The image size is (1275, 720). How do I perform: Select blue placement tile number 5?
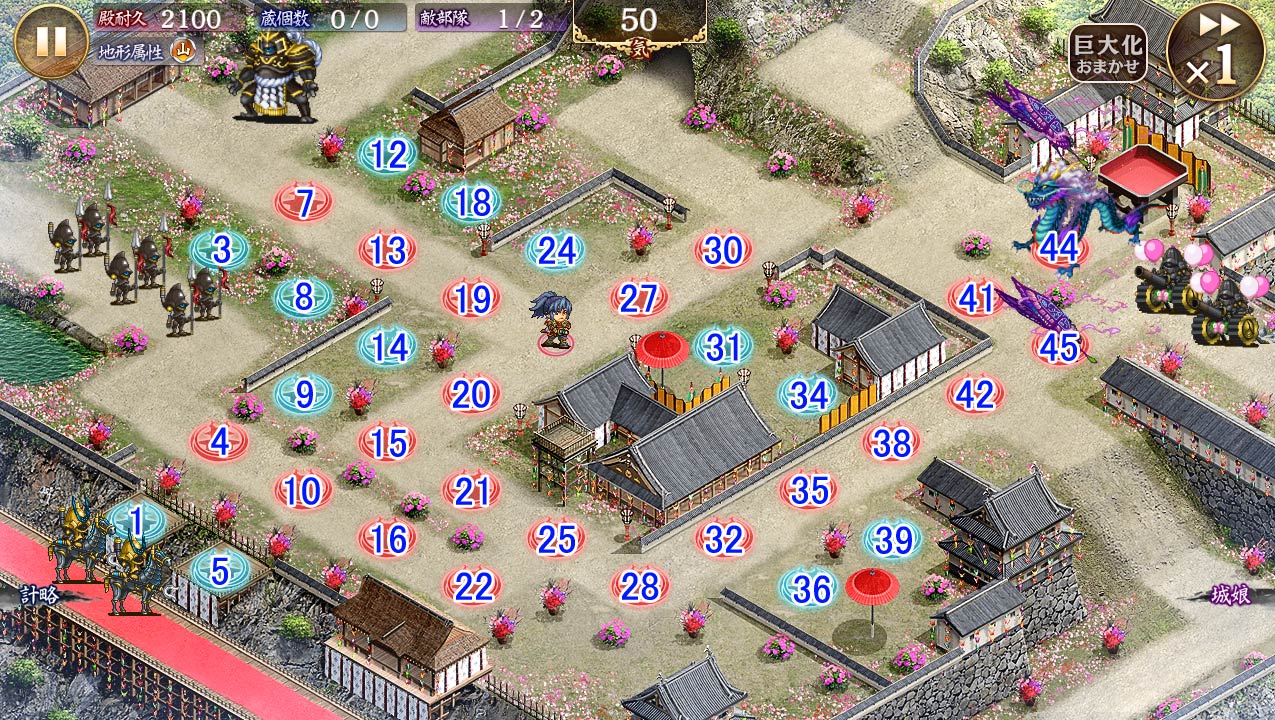pyautogui.click(x=219, y=570)
